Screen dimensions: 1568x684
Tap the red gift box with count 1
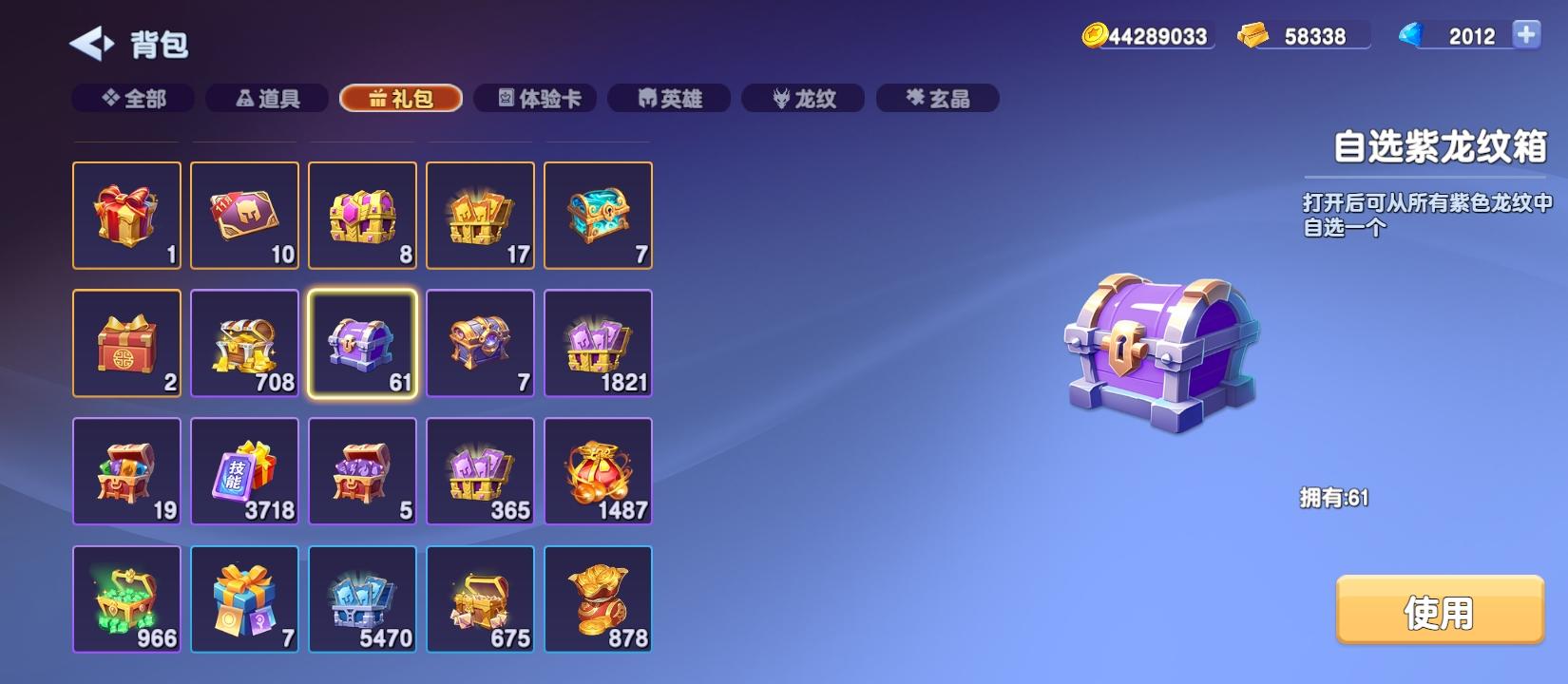pyautogui.click(x=126, y=215)
